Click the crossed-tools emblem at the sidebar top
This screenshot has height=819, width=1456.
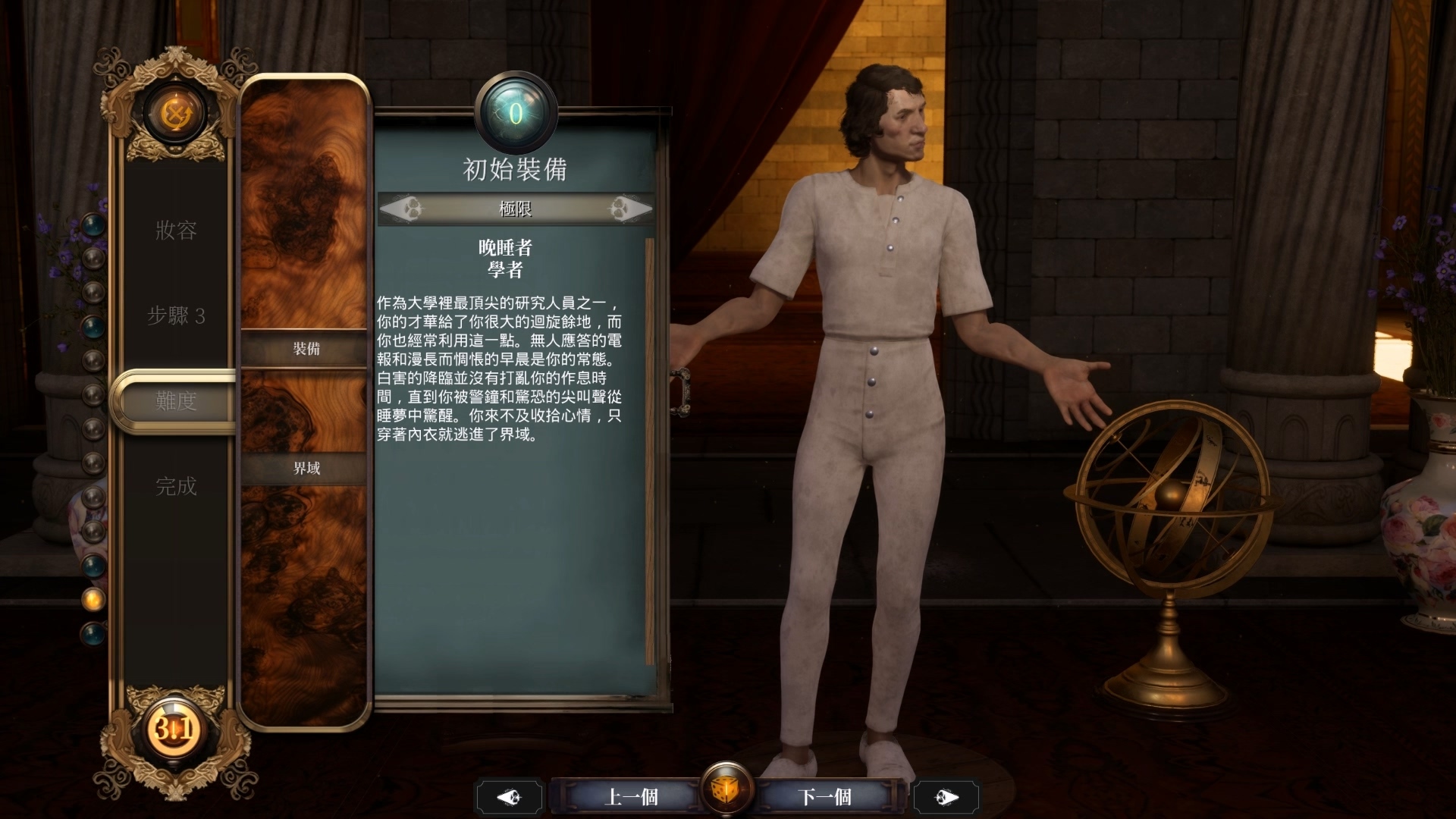[177, 112]
